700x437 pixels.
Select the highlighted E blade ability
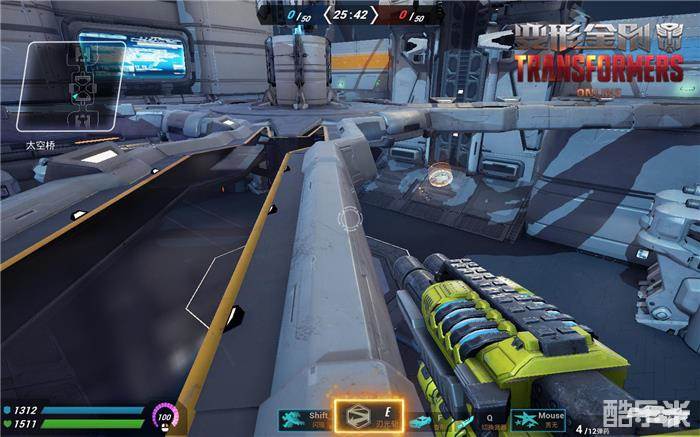[368, 418]
